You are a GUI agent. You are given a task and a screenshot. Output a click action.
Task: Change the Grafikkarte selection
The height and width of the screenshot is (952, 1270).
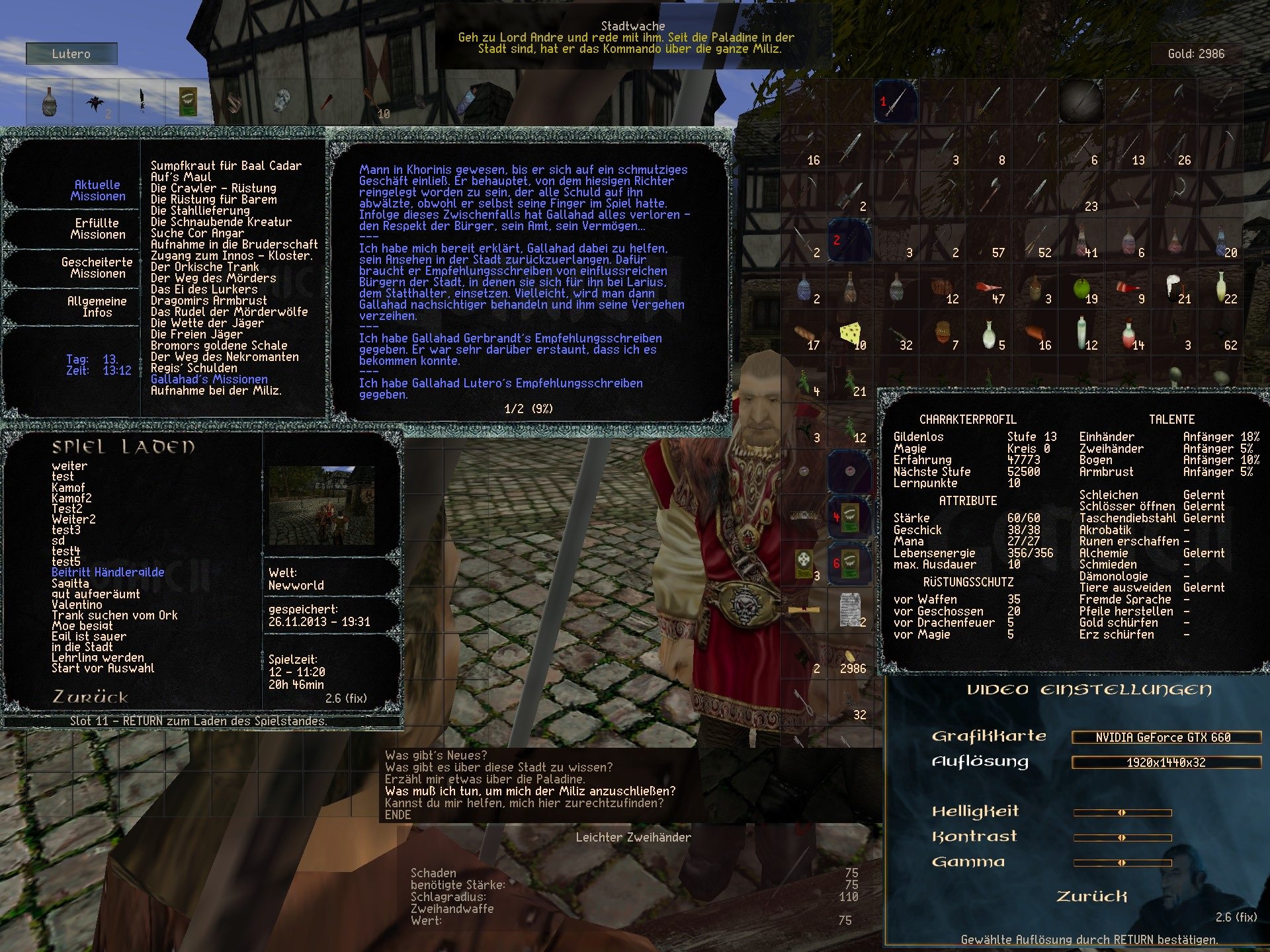click(1166, 738)
